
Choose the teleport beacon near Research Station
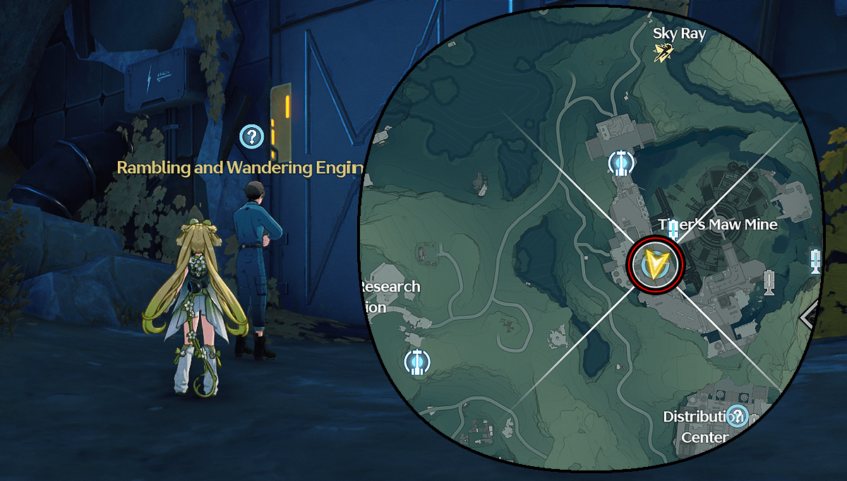pyautogui.click(x=417, y=362)
